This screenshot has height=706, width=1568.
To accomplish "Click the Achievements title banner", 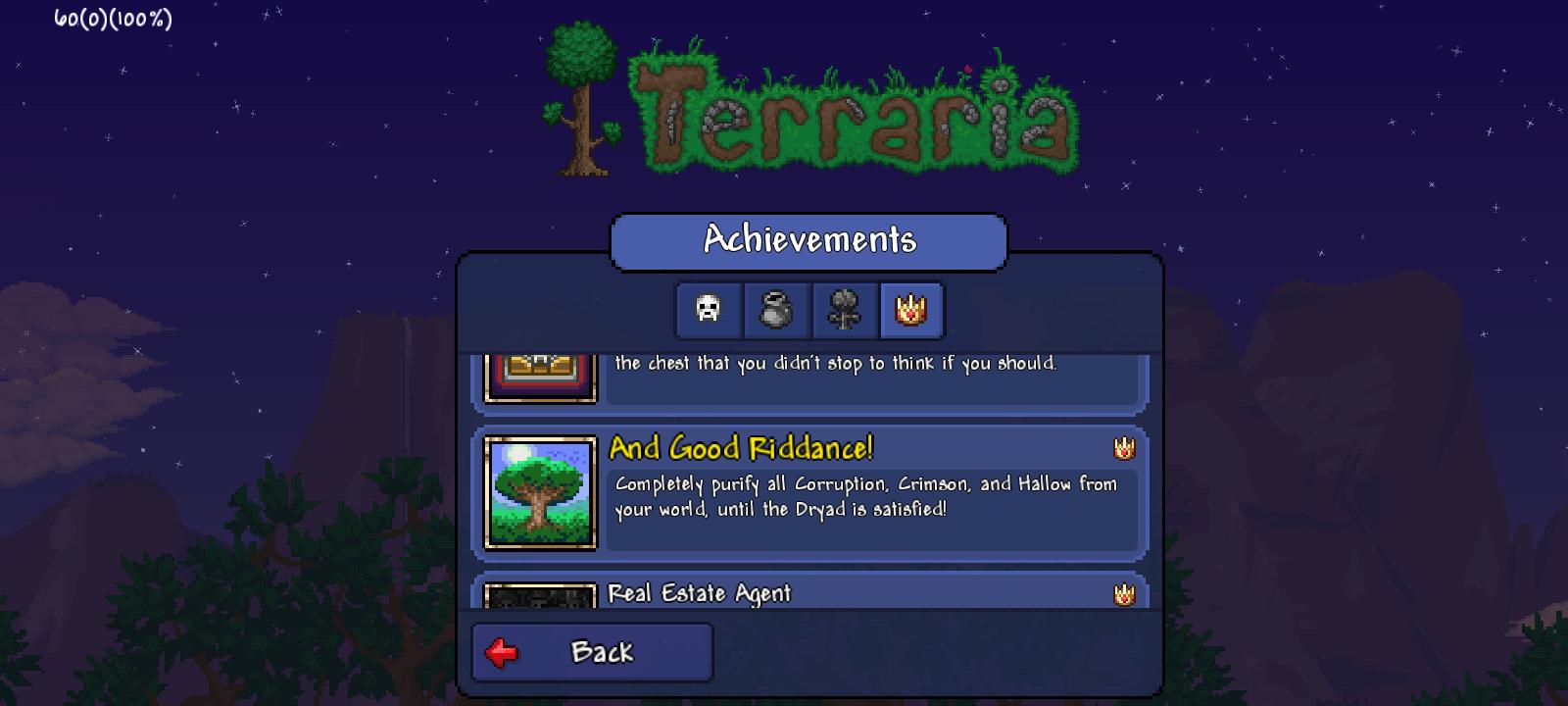I will pyautogui.click(x=809, y=238).
